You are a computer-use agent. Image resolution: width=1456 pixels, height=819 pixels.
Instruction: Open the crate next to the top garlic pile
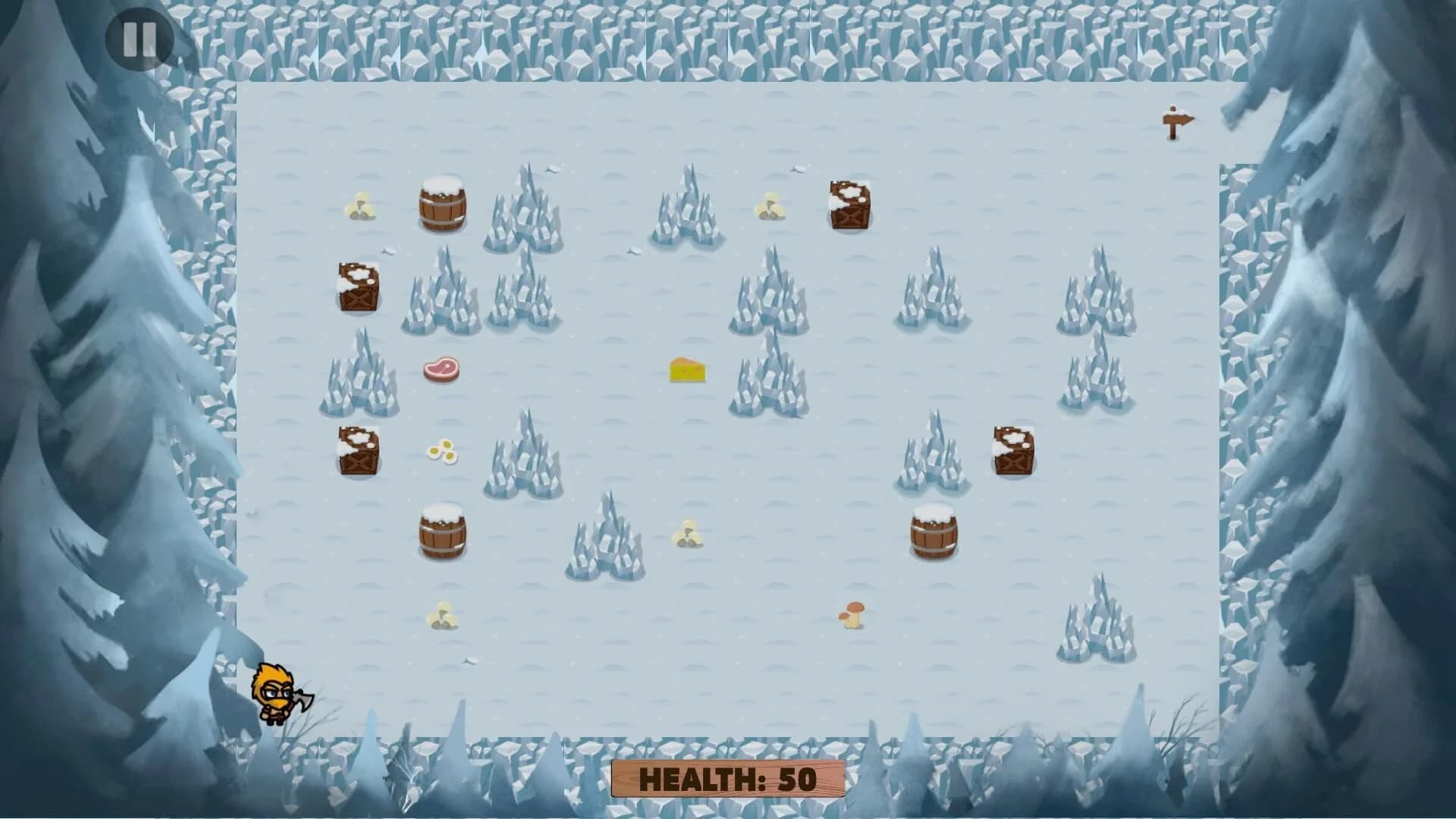point(848,206)
